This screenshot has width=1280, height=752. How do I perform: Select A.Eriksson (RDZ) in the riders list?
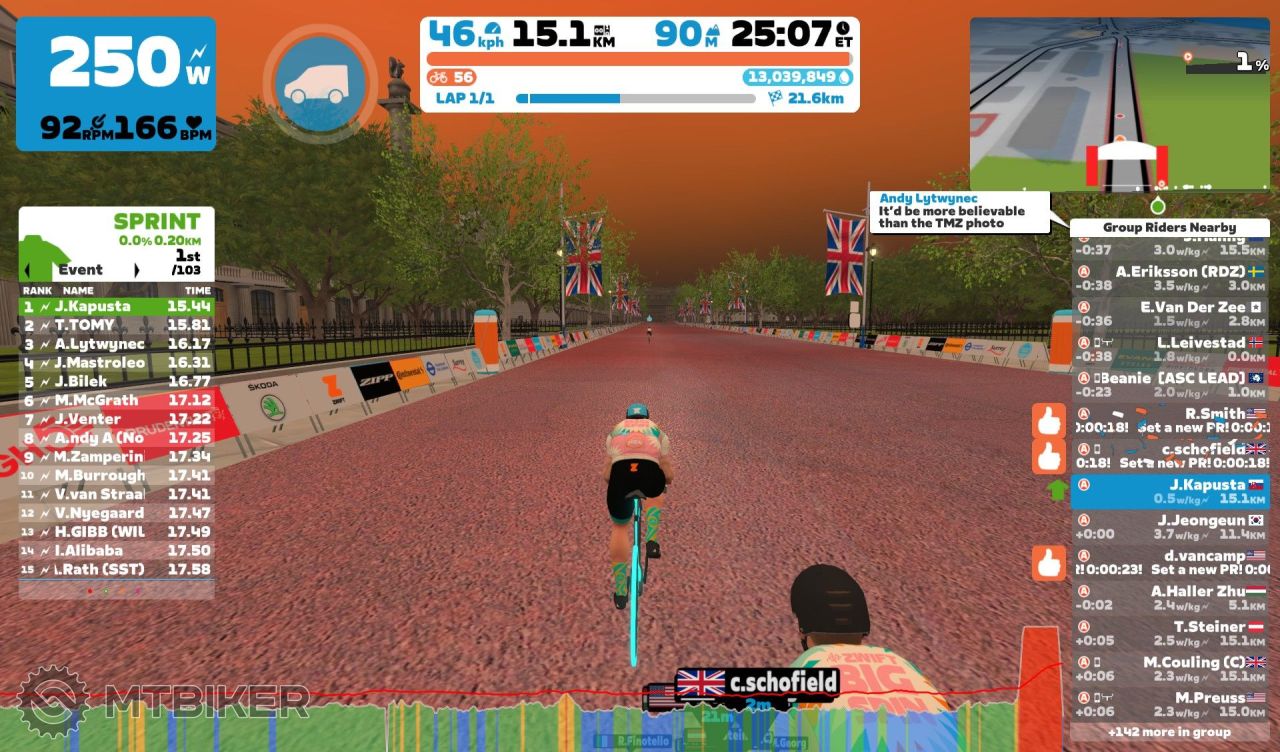(x=1169, y=278)
